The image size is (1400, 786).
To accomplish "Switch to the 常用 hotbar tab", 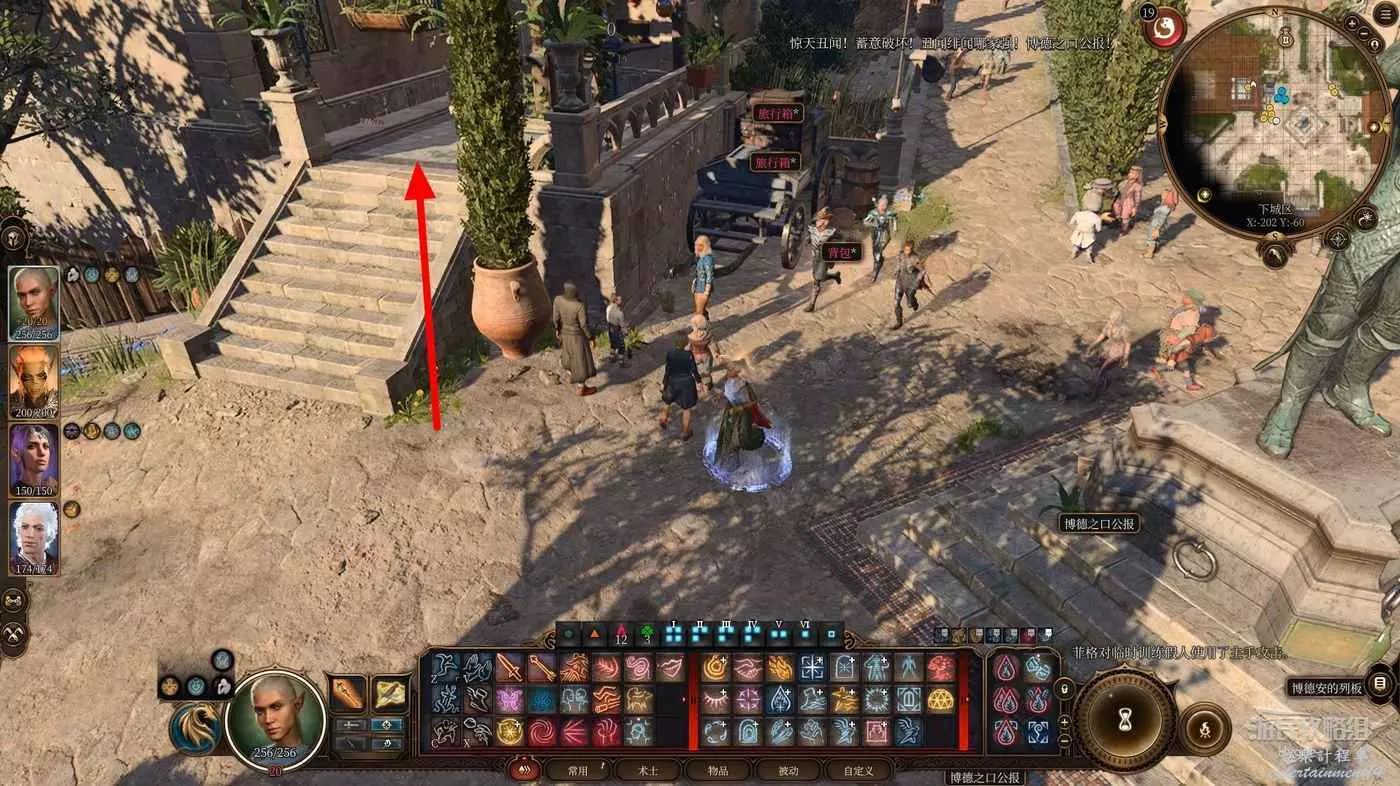I will 577,770.
